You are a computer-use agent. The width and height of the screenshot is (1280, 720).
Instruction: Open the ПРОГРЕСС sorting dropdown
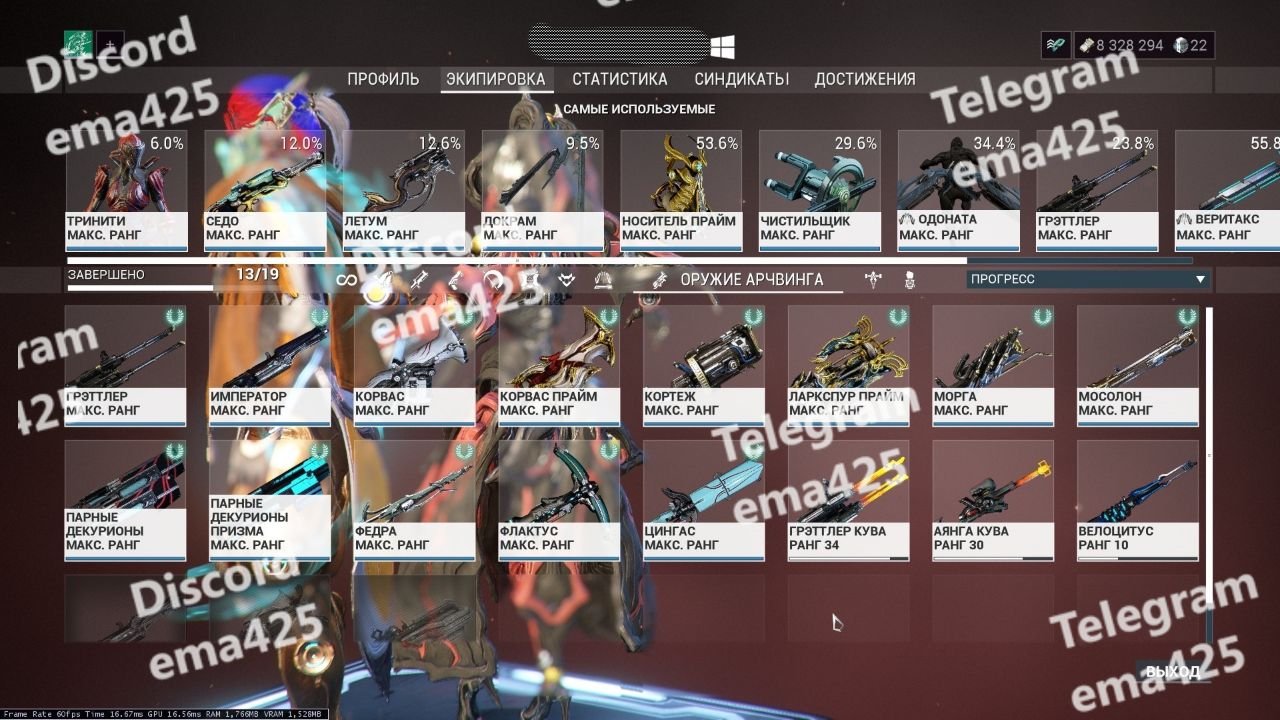1088,280
